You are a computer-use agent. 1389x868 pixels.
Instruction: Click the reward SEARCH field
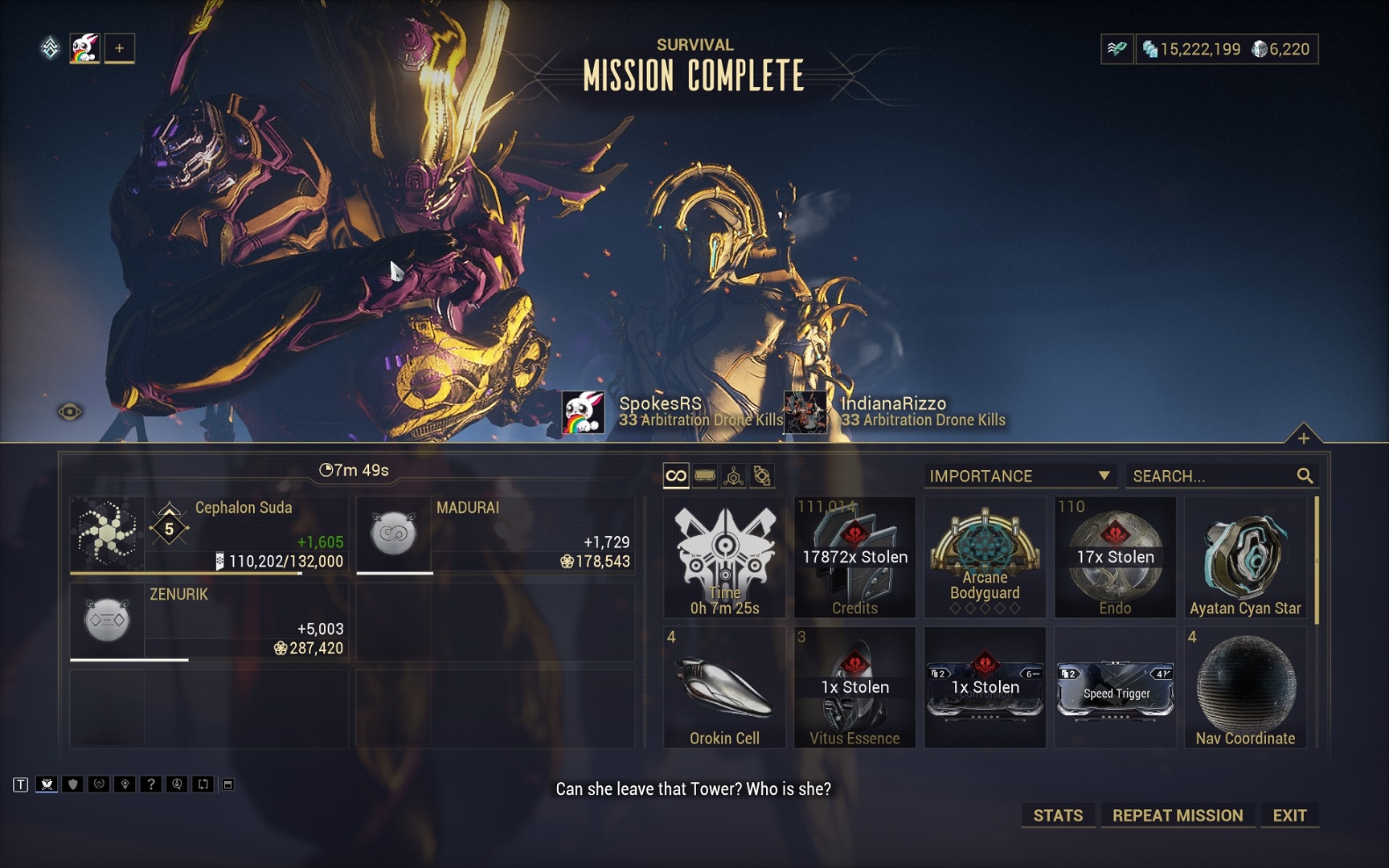[1212, 476]
